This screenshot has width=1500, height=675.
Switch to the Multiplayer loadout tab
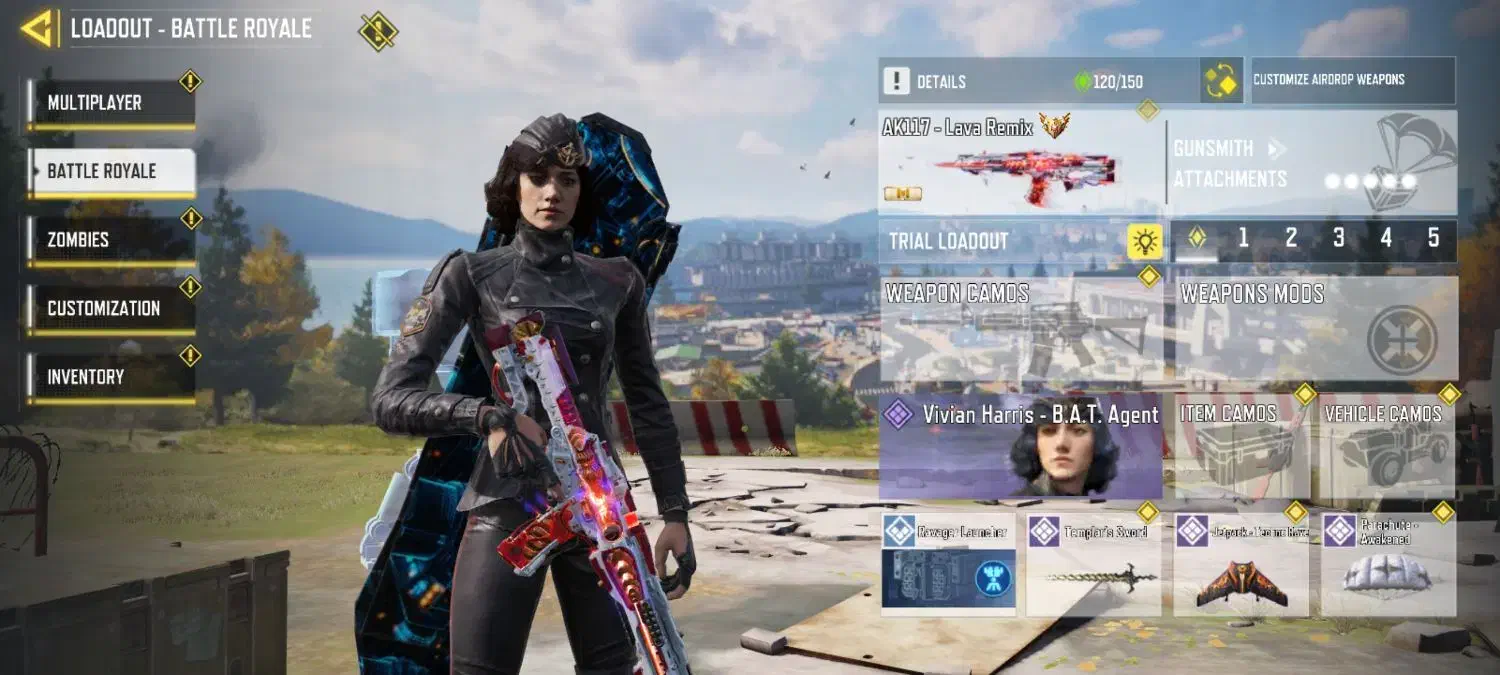point(110,103)
